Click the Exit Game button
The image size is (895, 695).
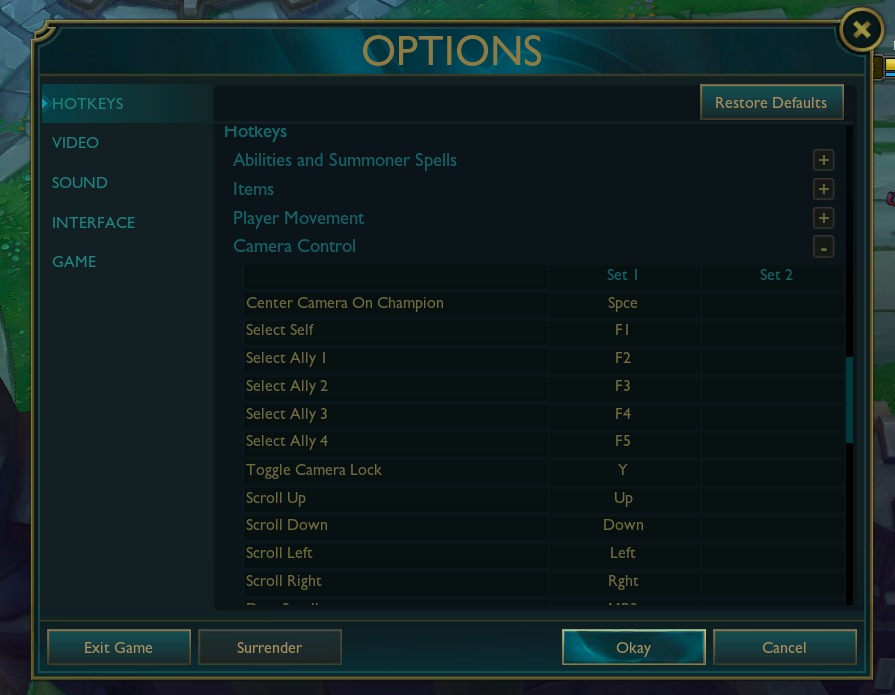[118, 647]
